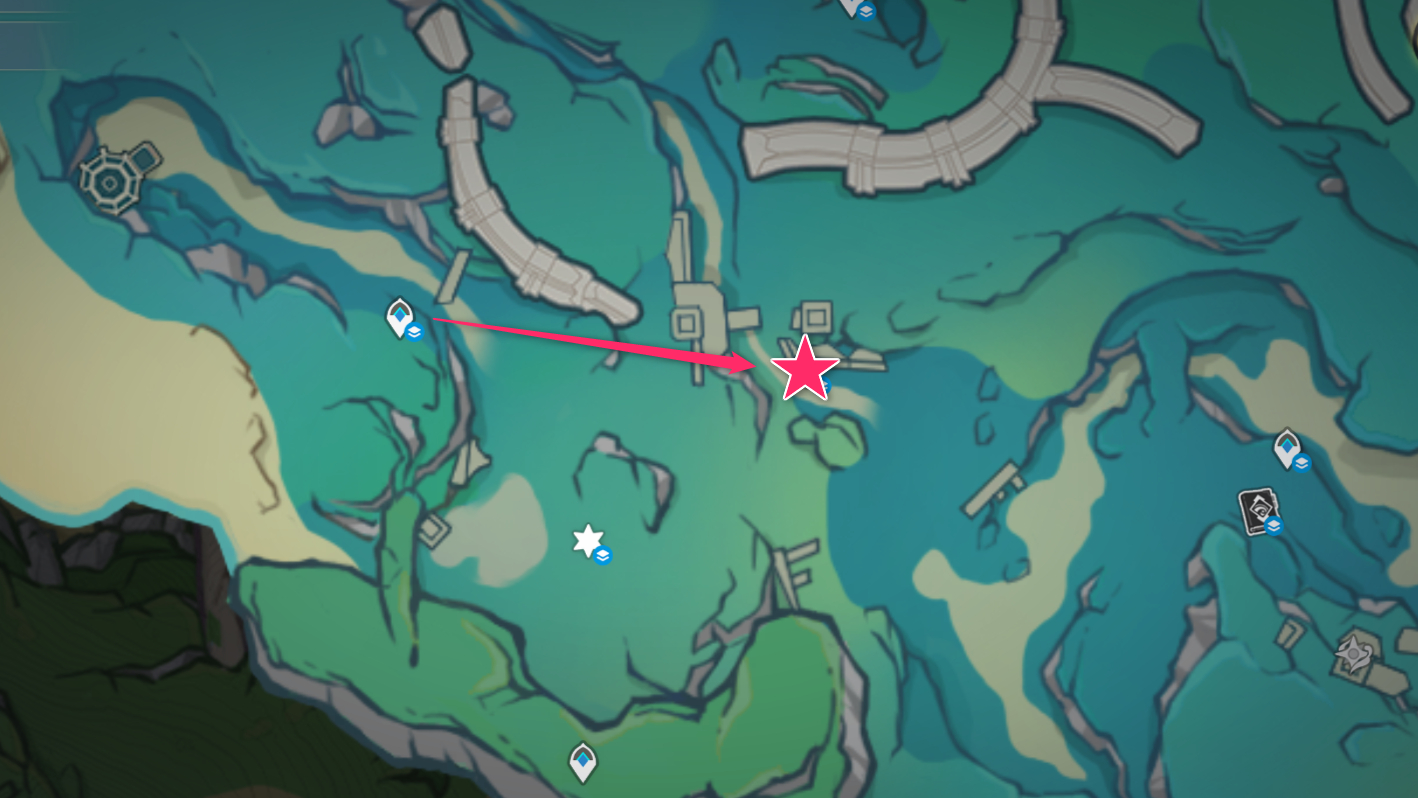1418x798 pixels.
Task: Toggle the layer badge on the card marker
Action: [1273, 526]
